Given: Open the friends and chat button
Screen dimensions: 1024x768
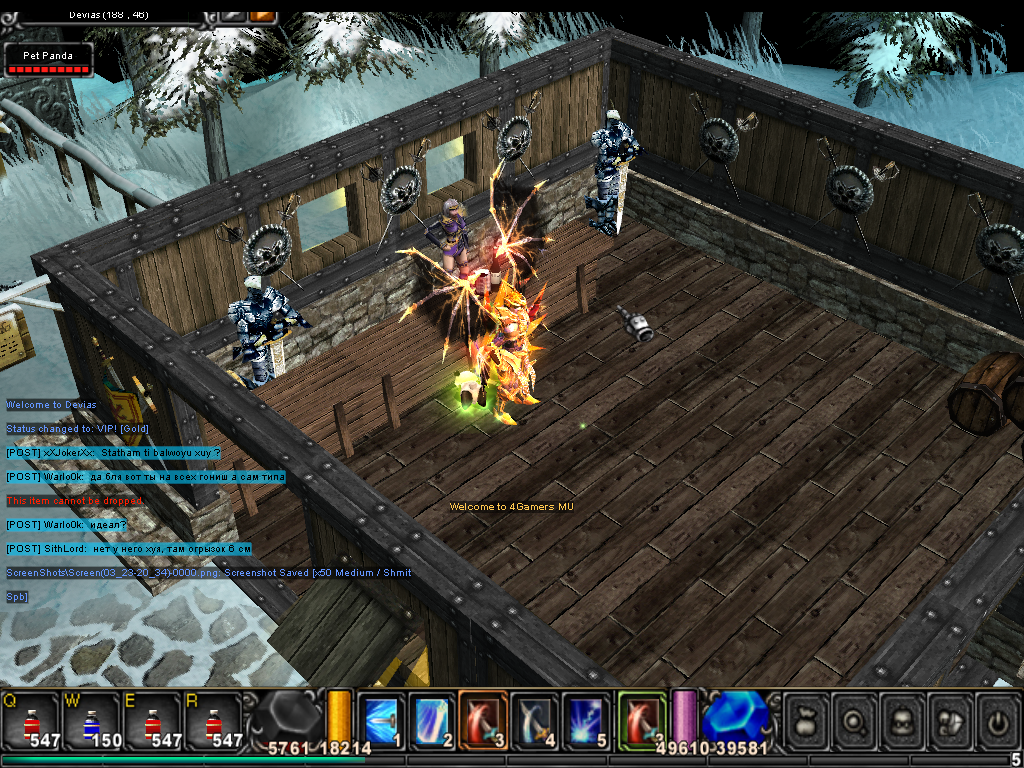Looking at the screenshot, I should click(951, 720).
